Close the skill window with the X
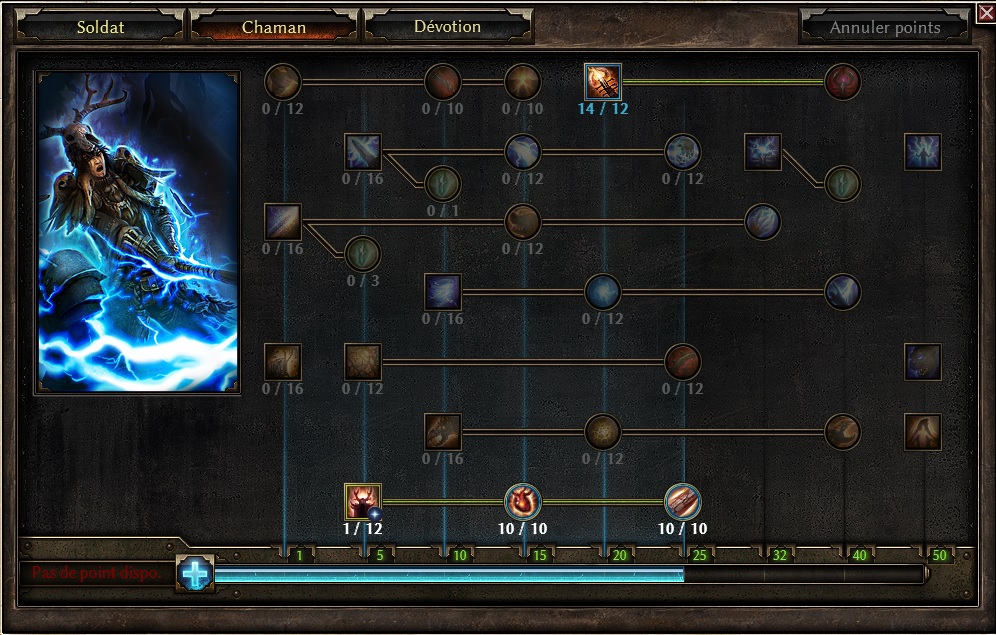 pos(985,12)
